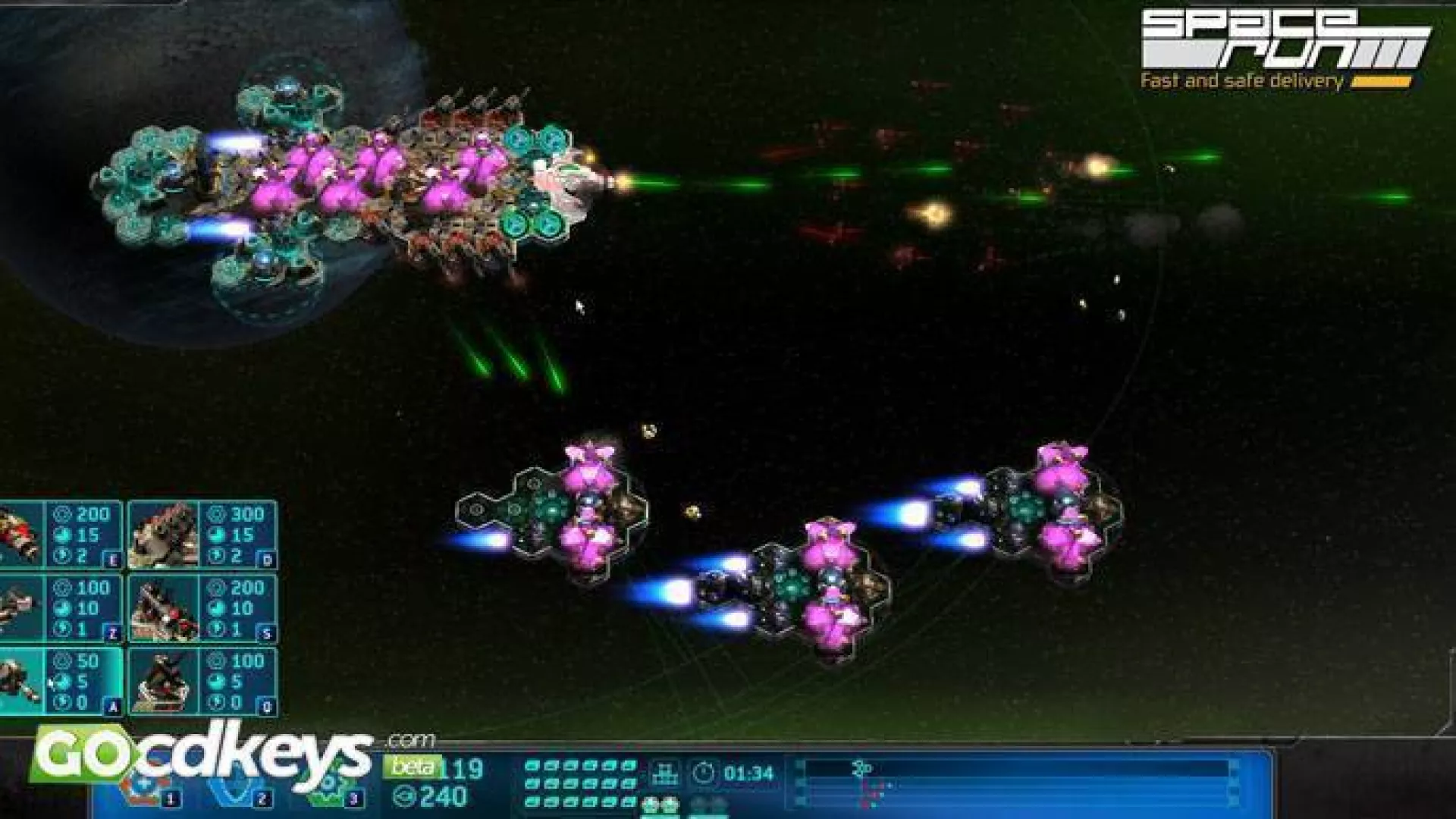
Task: Click the route progress track bar
Action: (1016, 770)
